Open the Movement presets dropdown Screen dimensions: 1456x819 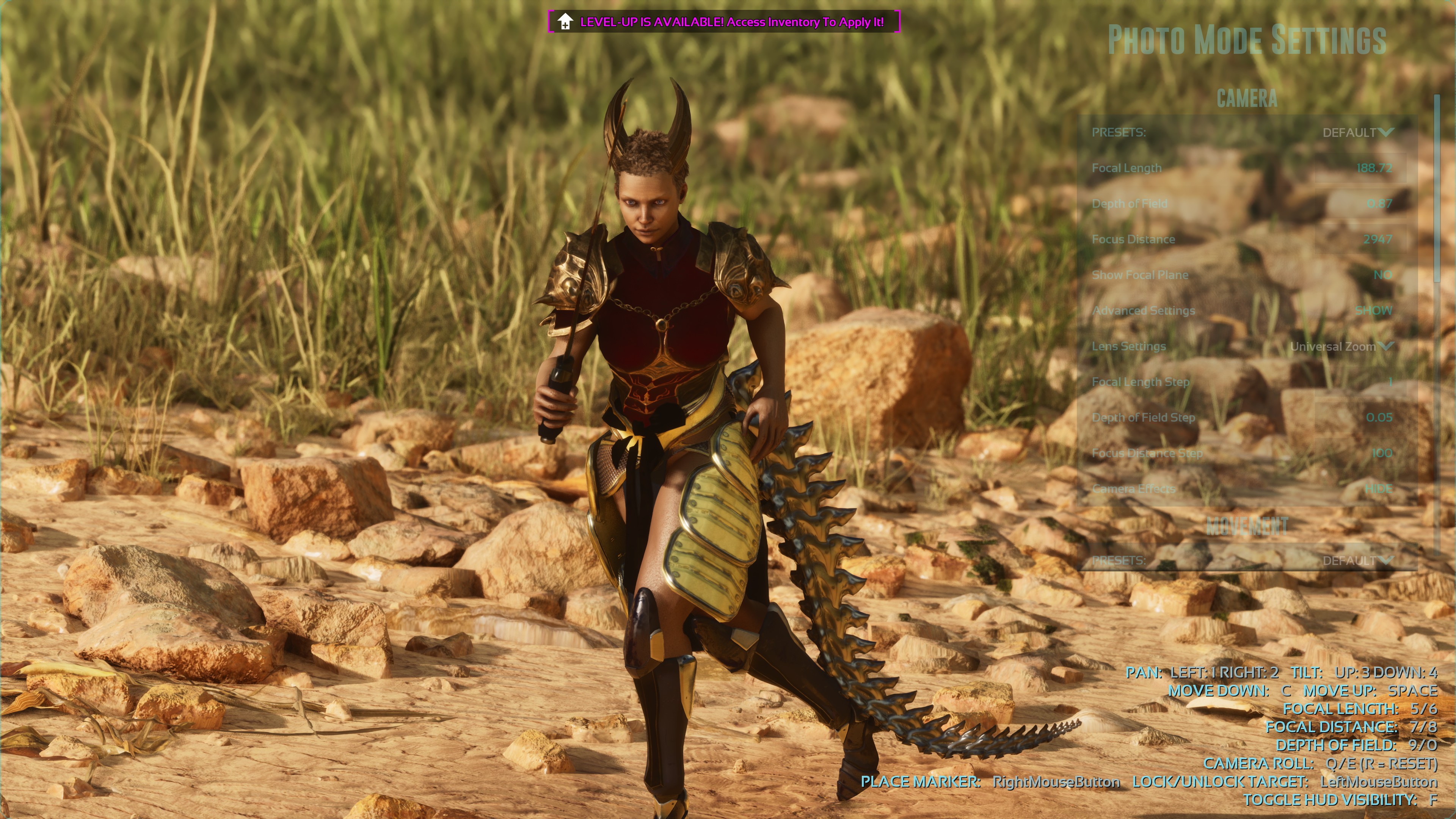(1357, 561)
